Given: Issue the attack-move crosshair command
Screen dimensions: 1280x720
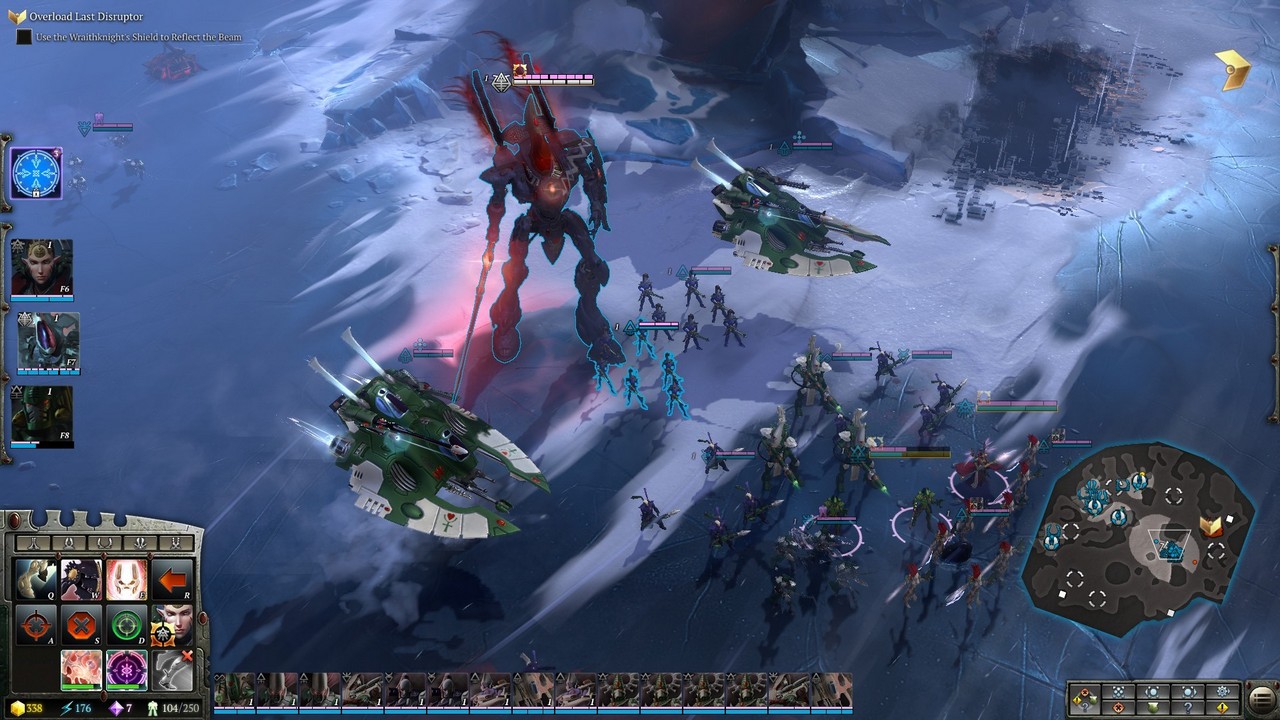Looking at the screenshot, I should pyautogui.click(x=35, y=626).
